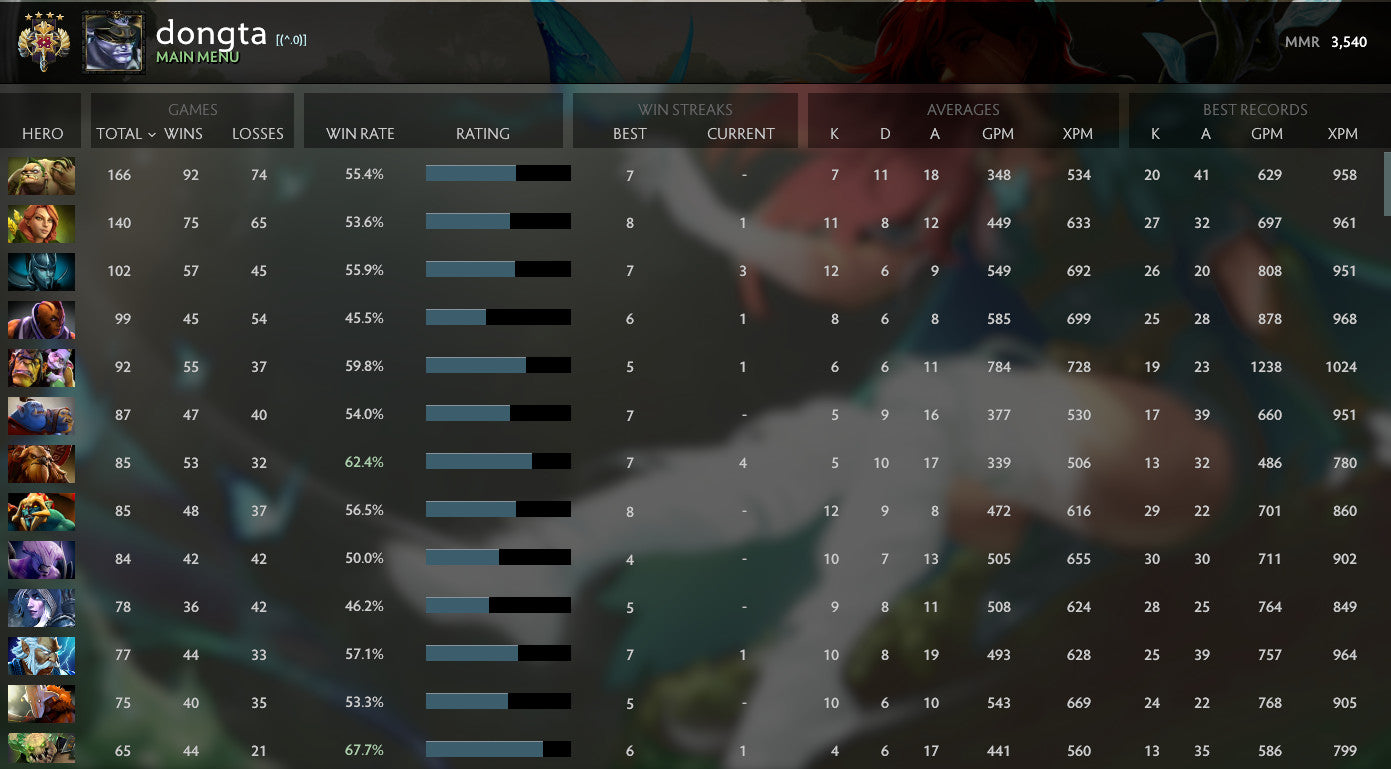Sort the table by LOSSES column

point(258,133)
